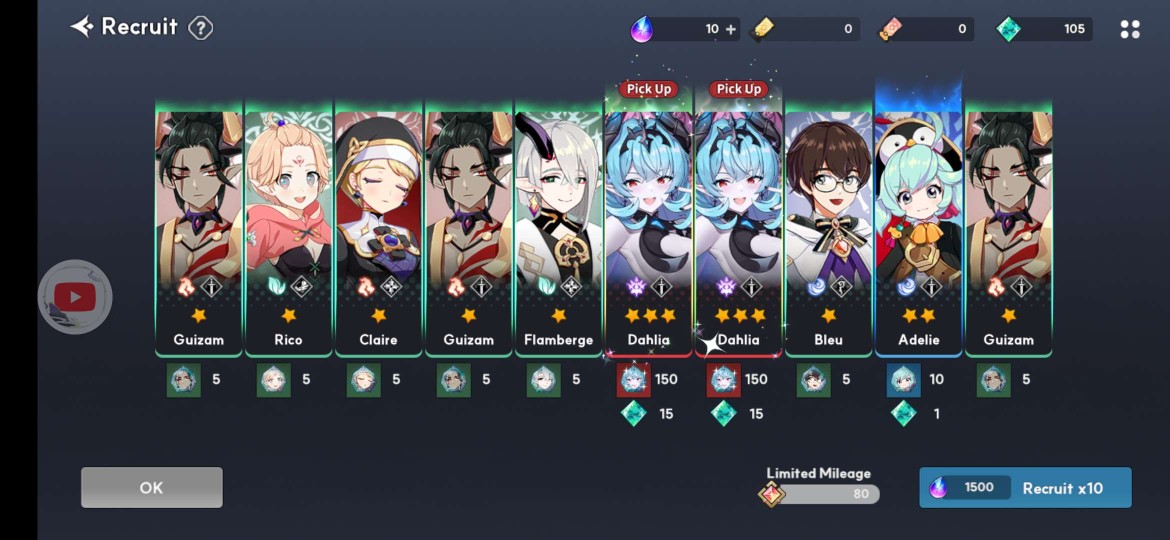Tap the YouTube floating overlay icon
The width and height of the screenshot is (1170, 540).
coord(75,297)
